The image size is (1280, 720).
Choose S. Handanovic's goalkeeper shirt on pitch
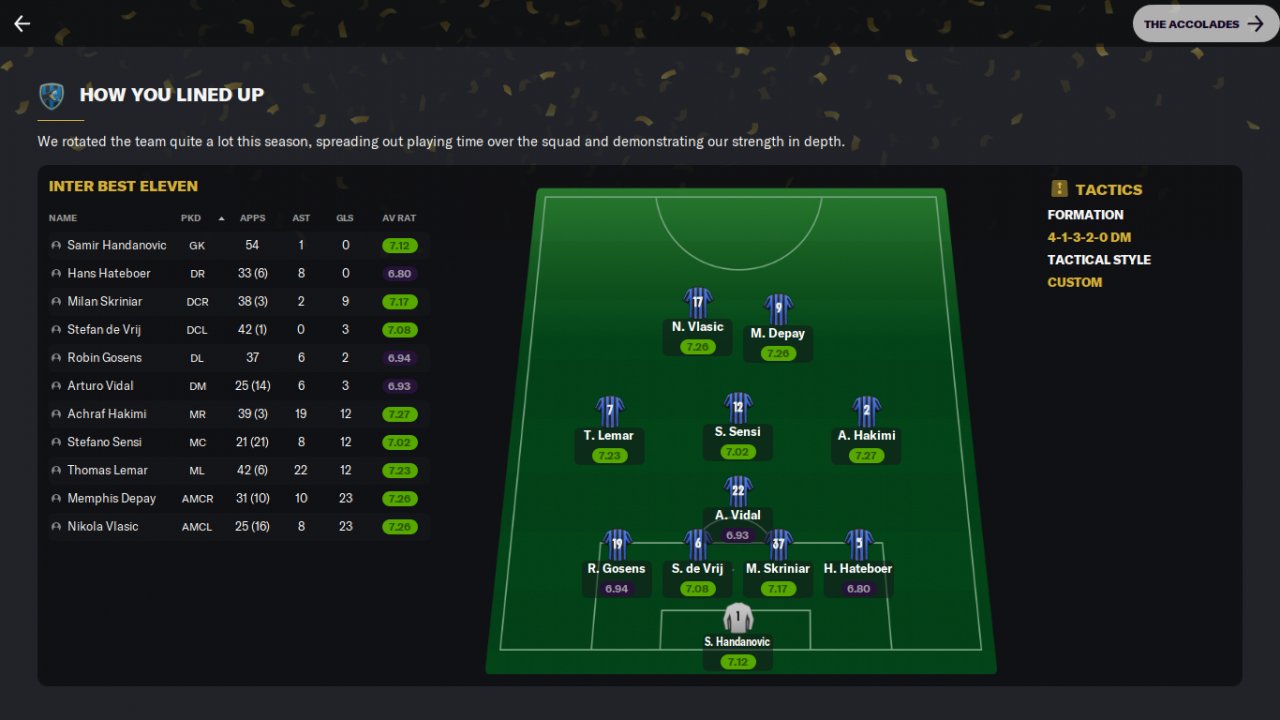[738, 618]
